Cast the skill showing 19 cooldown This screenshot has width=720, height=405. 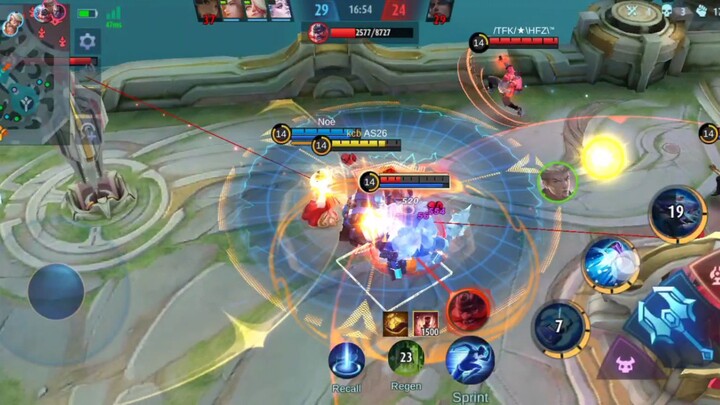(677, 212)
